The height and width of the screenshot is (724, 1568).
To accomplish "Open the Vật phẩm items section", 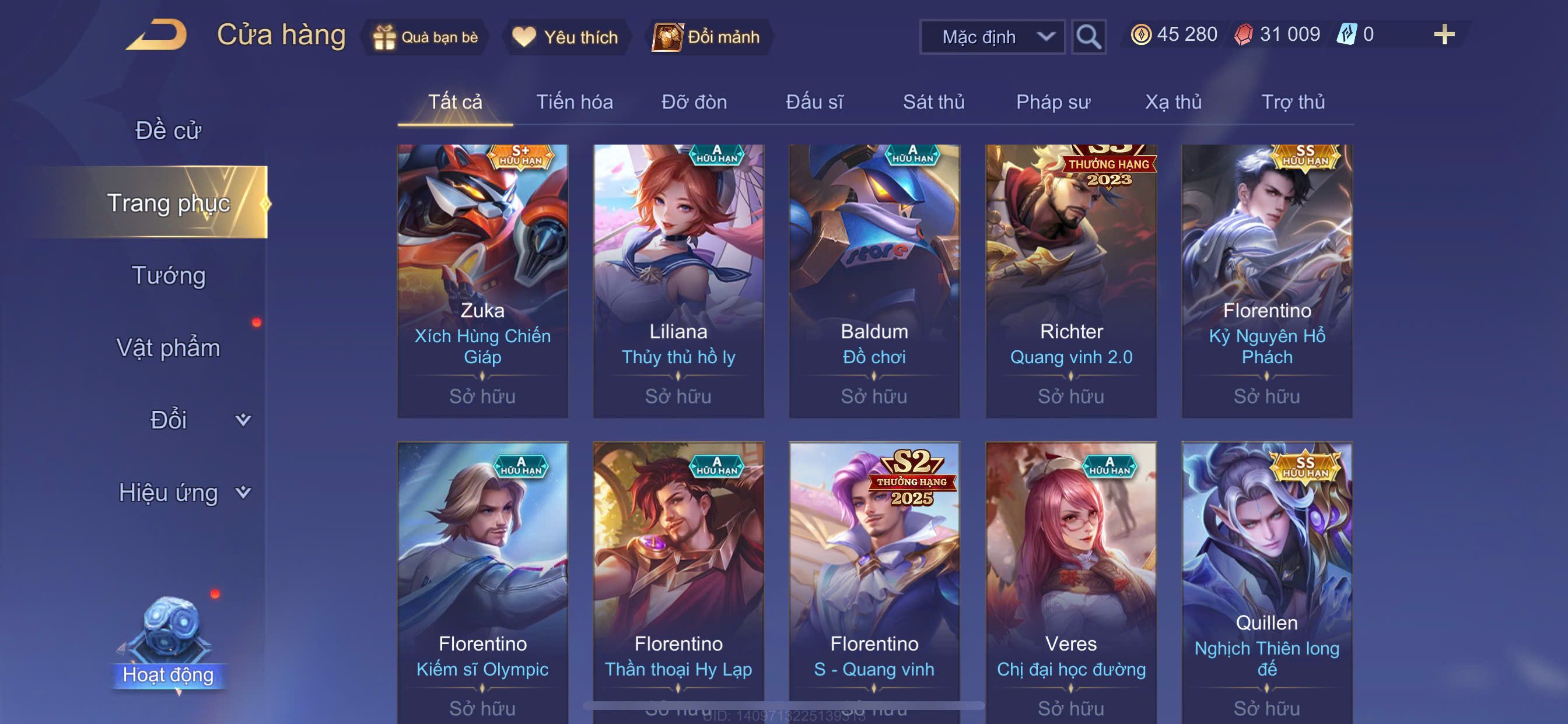I will (x=168, y=348).
